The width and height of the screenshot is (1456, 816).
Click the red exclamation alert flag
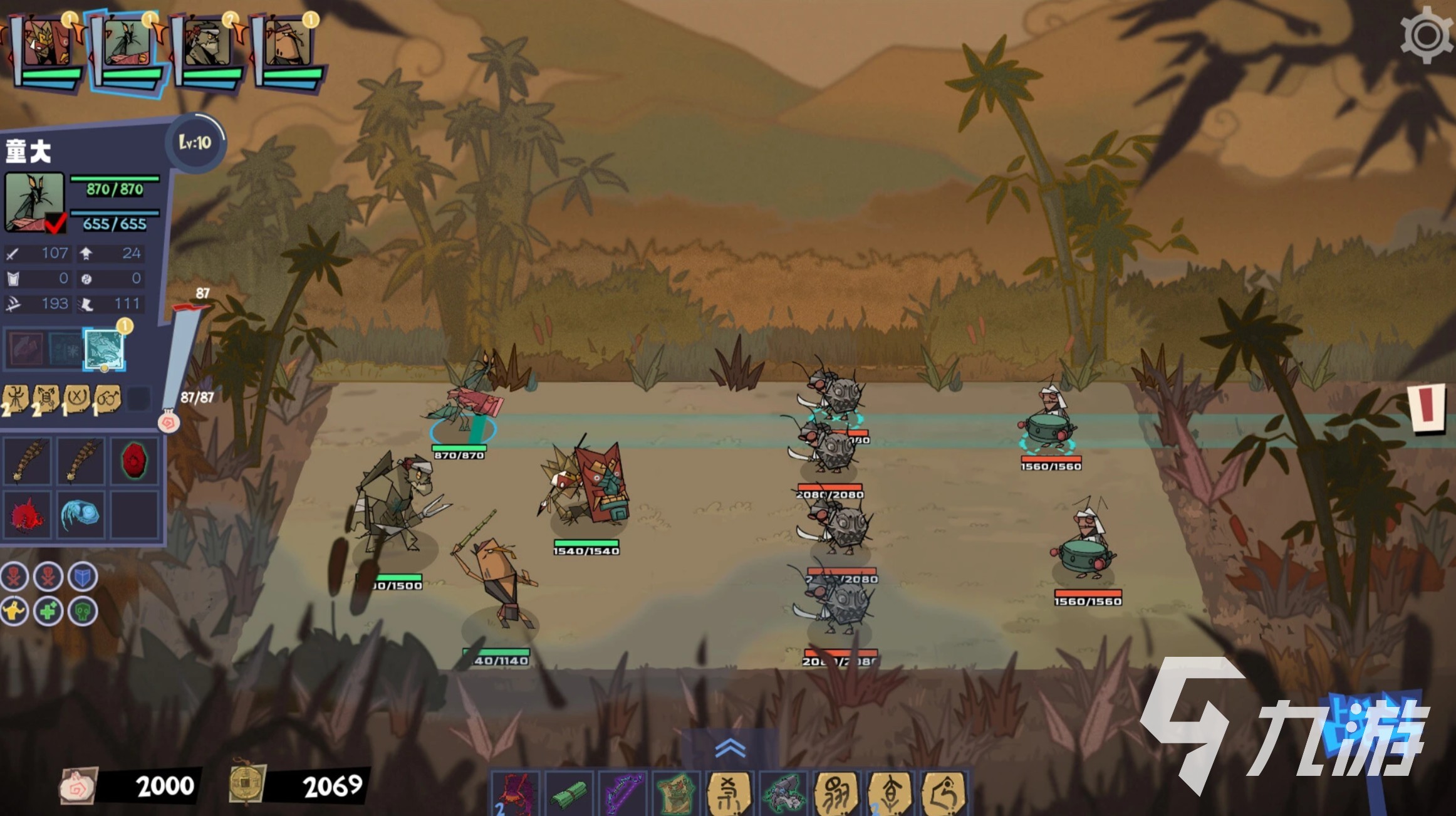pos(1427,407)
